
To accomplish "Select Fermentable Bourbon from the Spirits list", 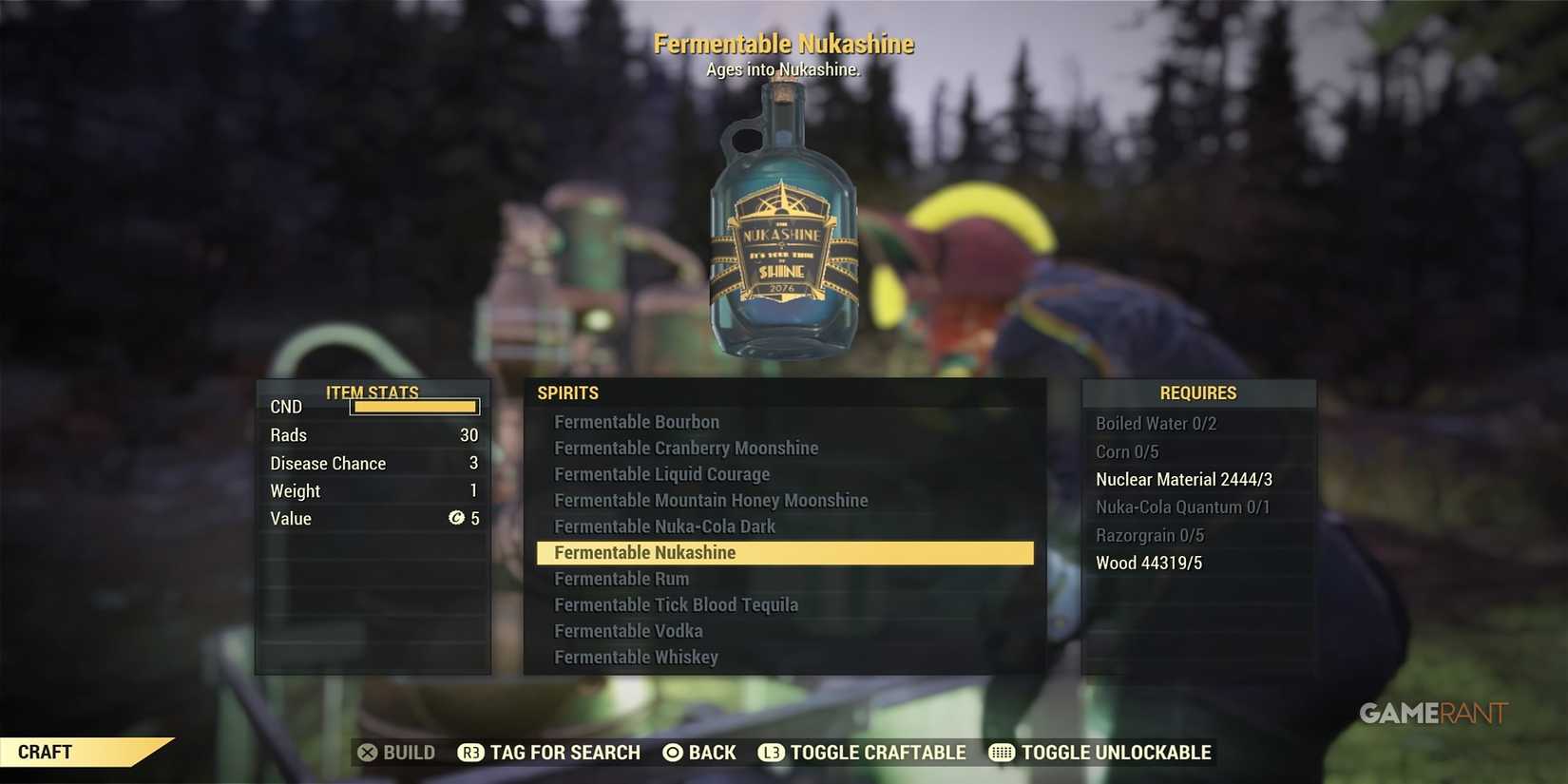I will tap(637, 422).
